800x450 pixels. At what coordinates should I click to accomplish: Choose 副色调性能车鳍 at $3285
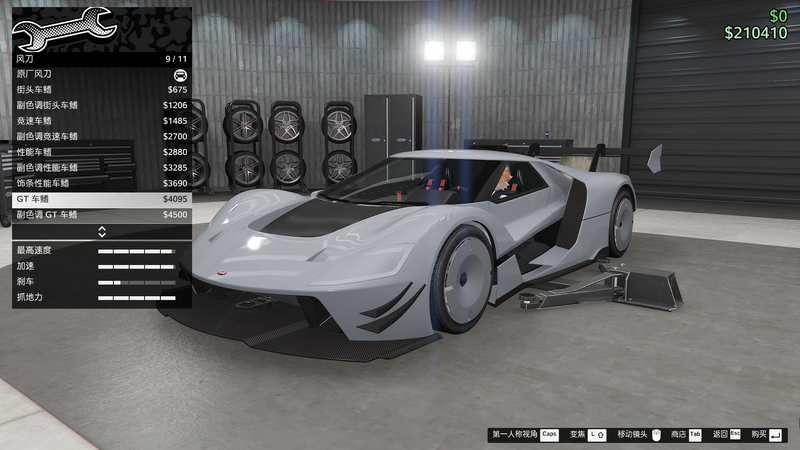pos(100,167)
